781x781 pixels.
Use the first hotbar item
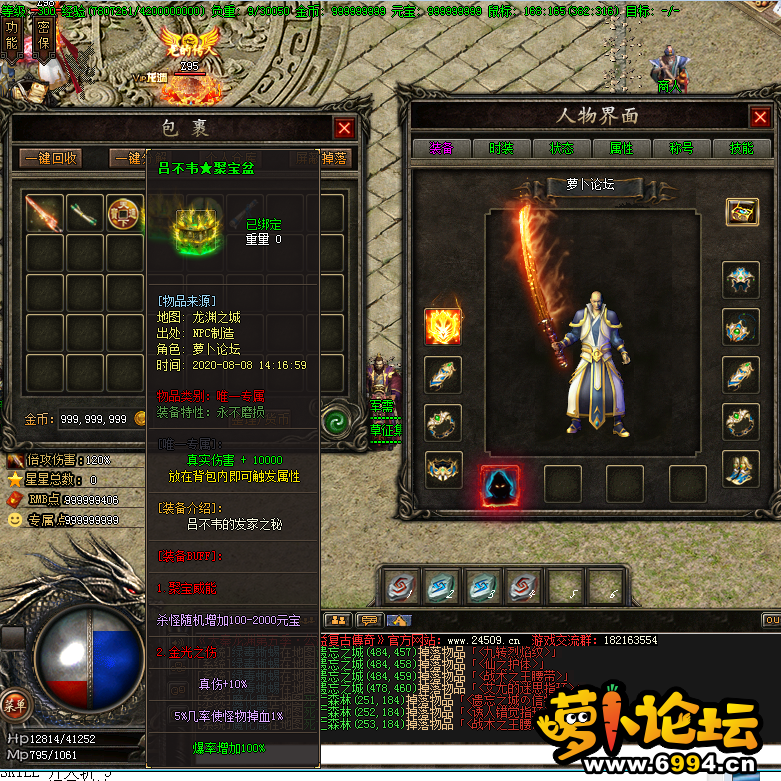tap(402, 586)
